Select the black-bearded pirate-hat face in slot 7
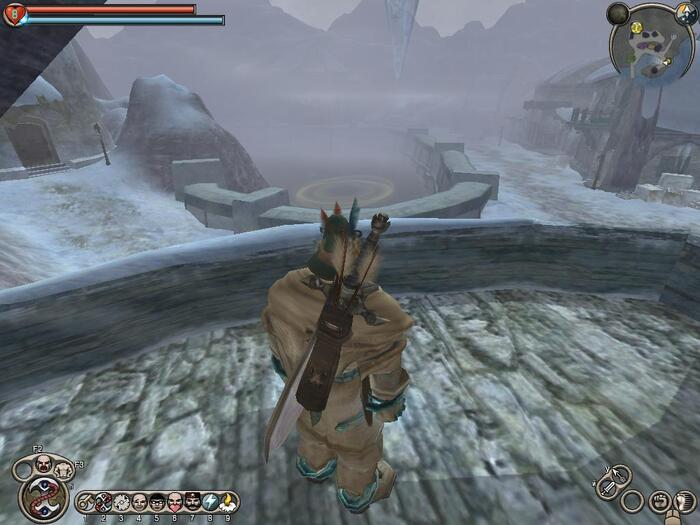Viewport: 700px width, 525px height. point(193,502)
